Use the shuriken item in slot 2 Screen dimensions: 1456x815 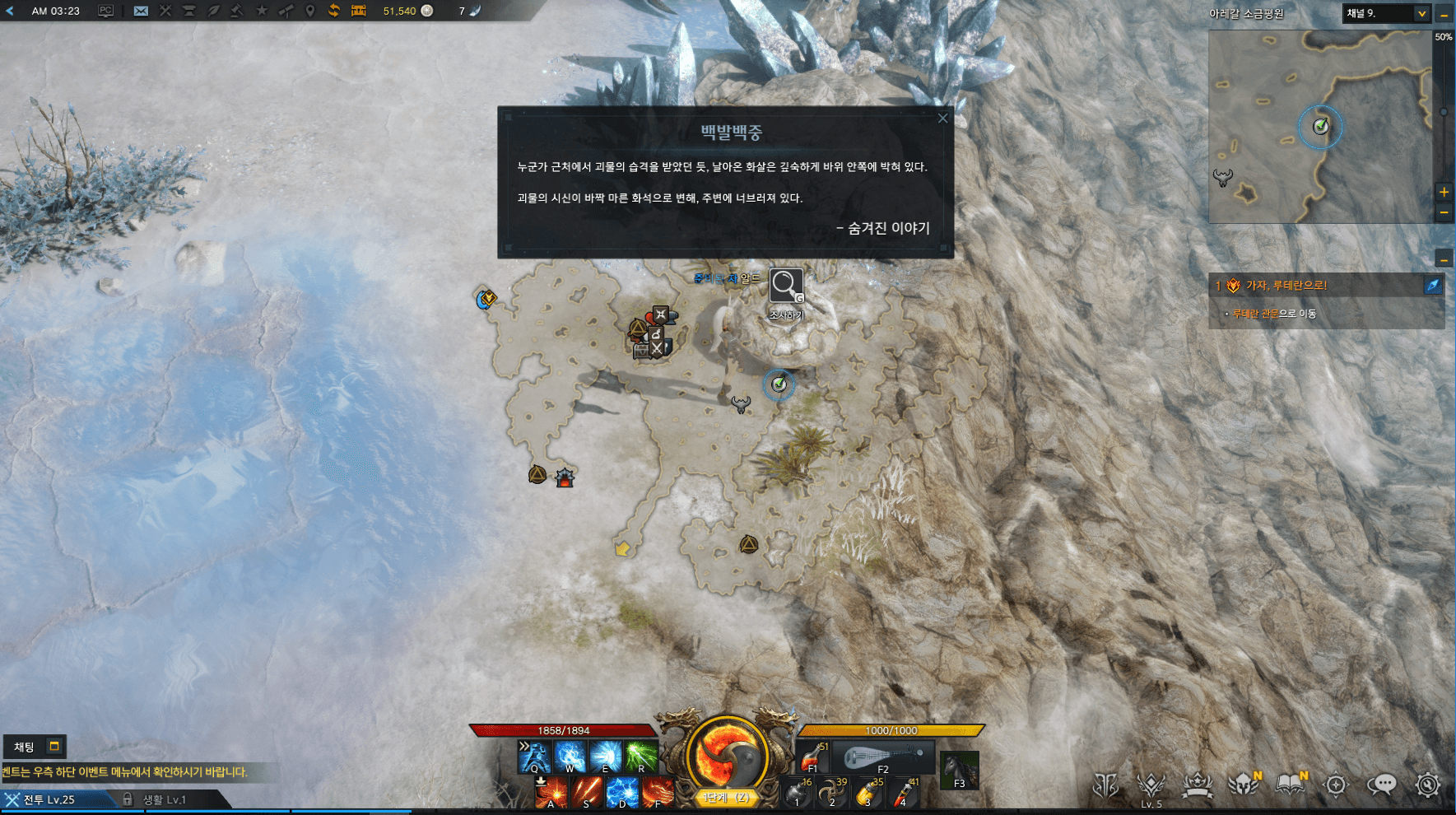click(x=831, y=793)
